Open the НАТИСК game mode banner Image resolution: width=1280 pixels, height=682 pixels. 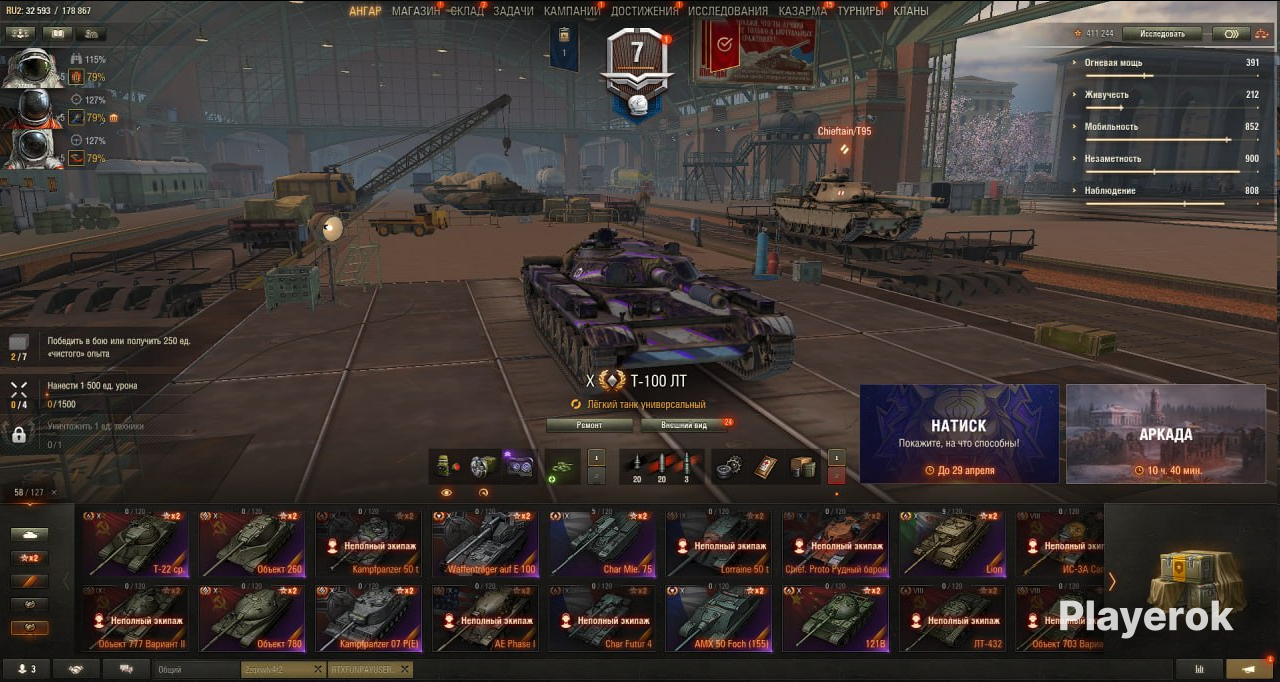tap(959, 434)
